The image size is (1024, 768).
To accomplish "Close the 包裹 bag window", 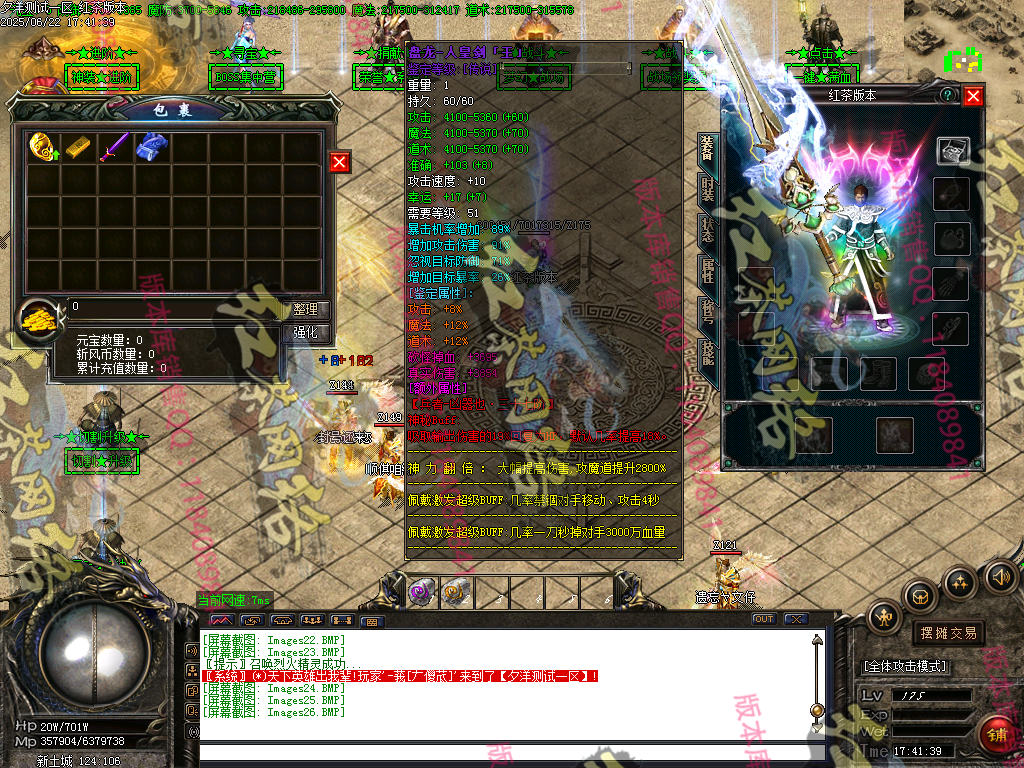I will point(340,162).
